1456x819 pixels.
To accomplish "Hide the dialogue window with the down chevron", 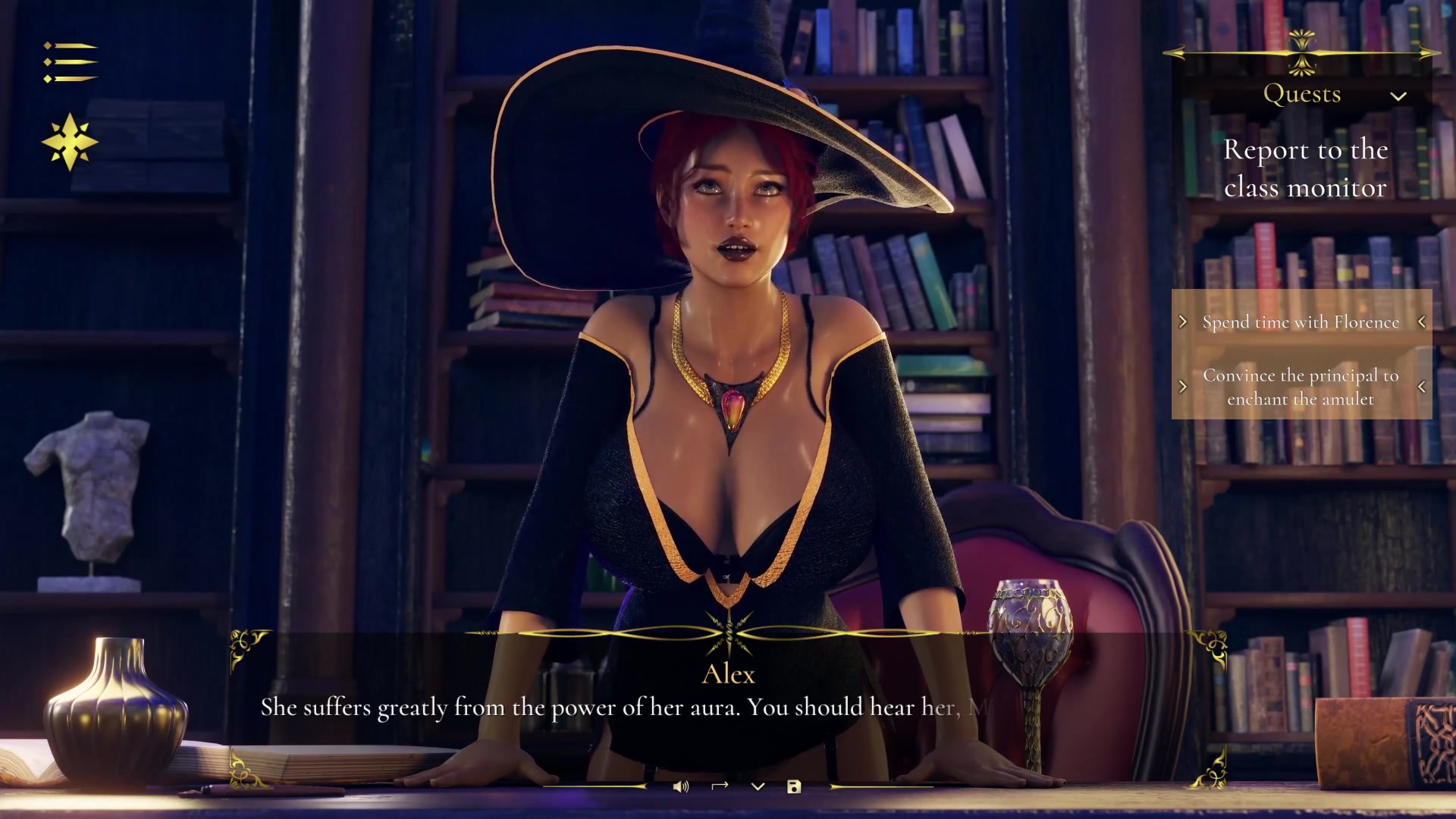I will point(756,786).
